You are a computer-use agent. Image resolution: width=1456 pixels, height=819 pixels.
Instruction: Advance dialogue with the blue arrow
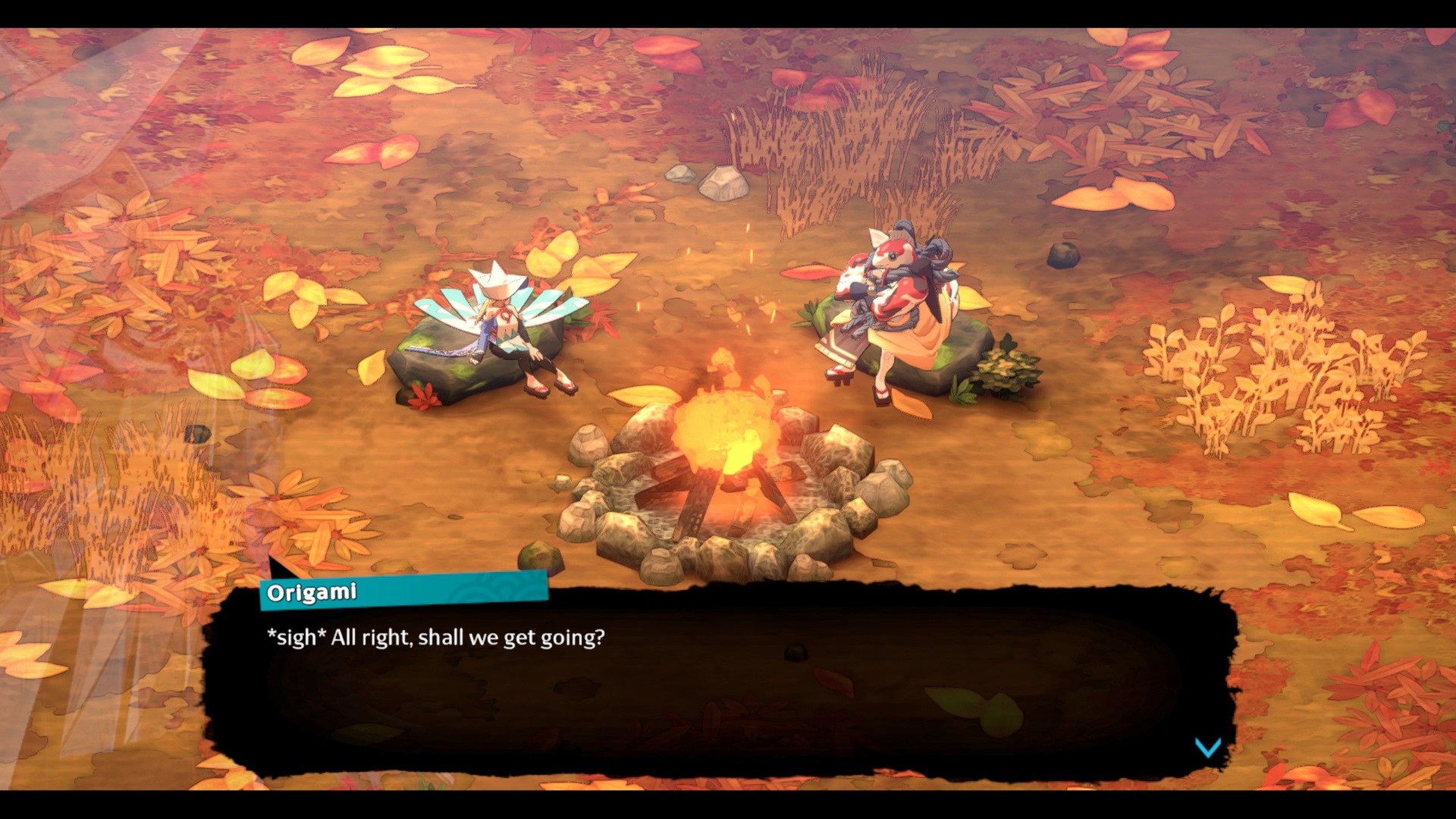(1207, 748)
